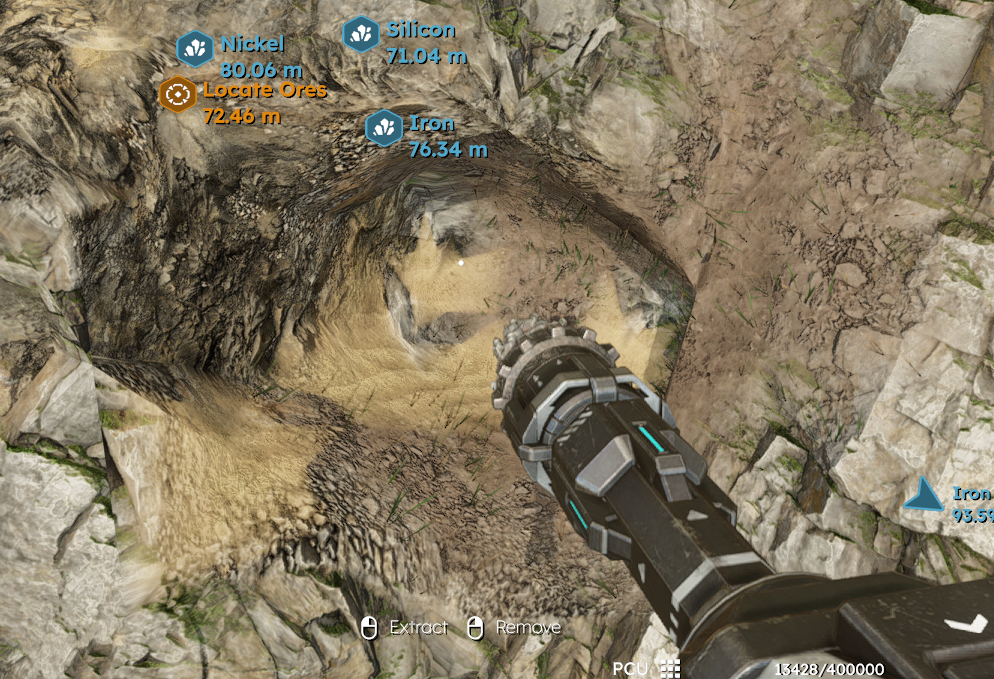The image size is (994, 679).
Task: Click the Iron ore marker at 76.34 m
Action: point(383,128)
